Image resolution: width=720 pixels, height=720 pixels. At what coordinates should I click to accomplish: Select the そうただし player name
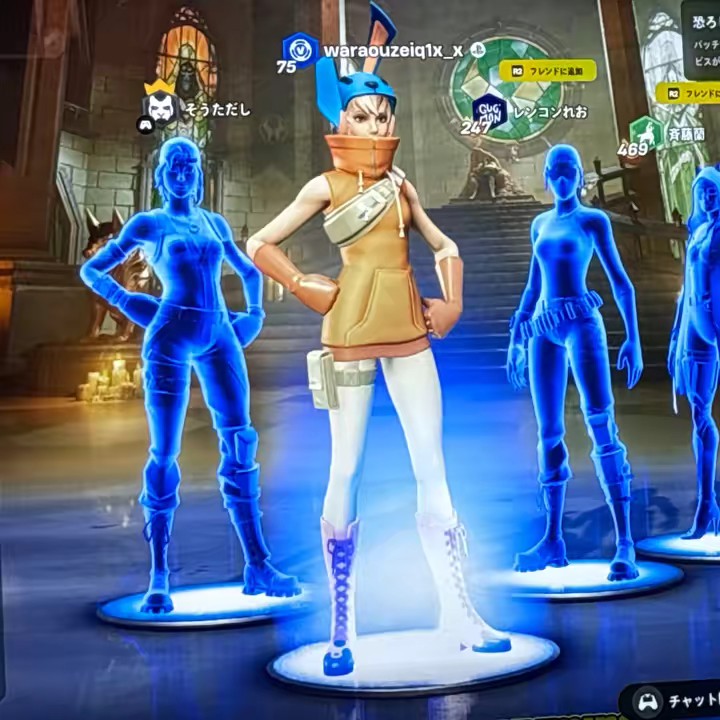[217, 109]
